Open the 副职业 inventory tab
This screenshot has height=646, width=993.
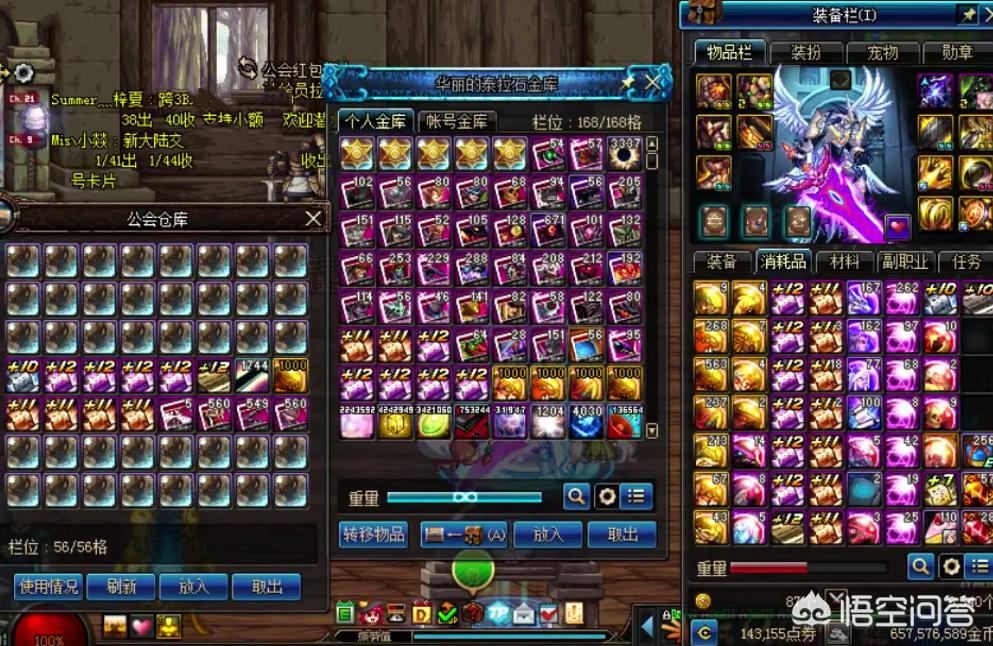click(x=905, y=262)
